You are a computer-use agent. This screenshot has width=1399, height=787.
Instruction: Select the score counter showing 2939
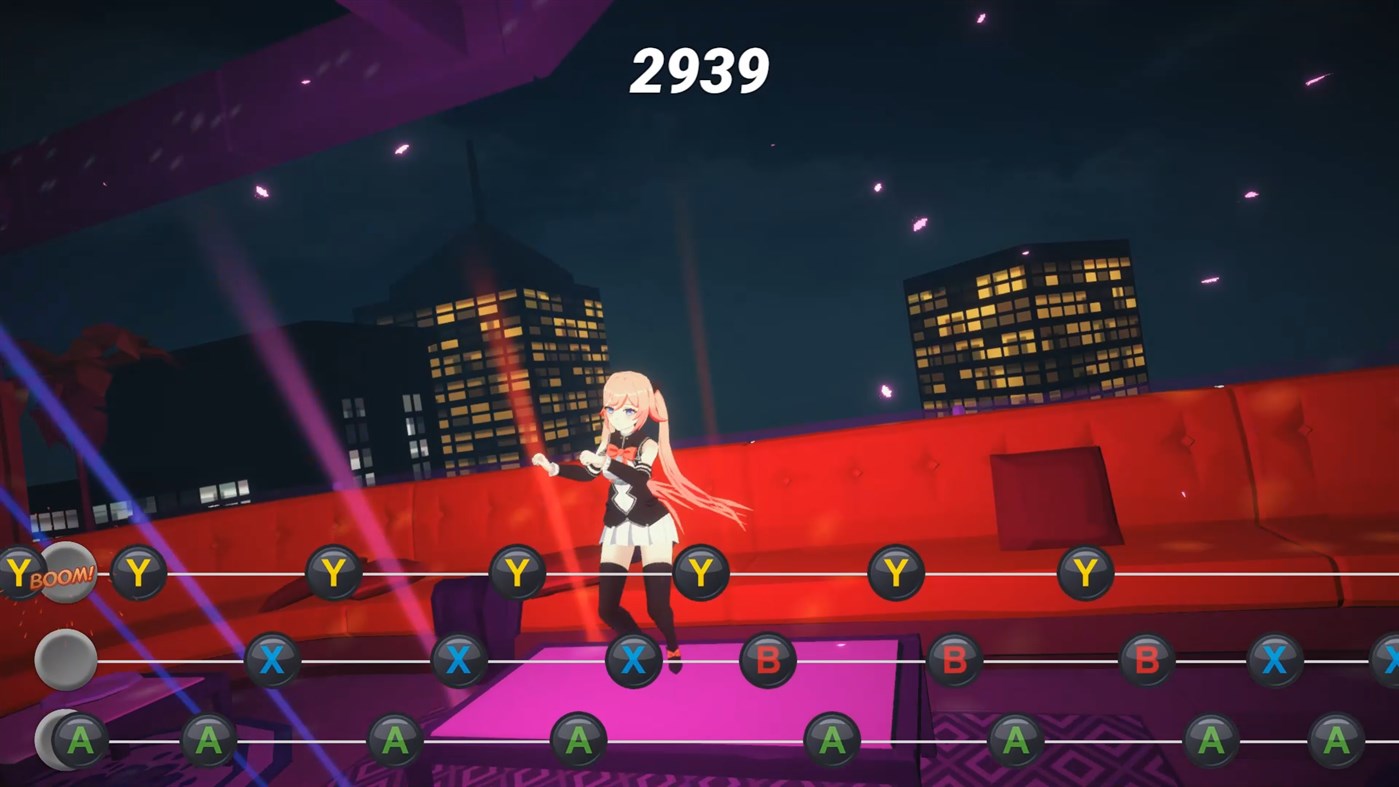[x=698, y=69]
